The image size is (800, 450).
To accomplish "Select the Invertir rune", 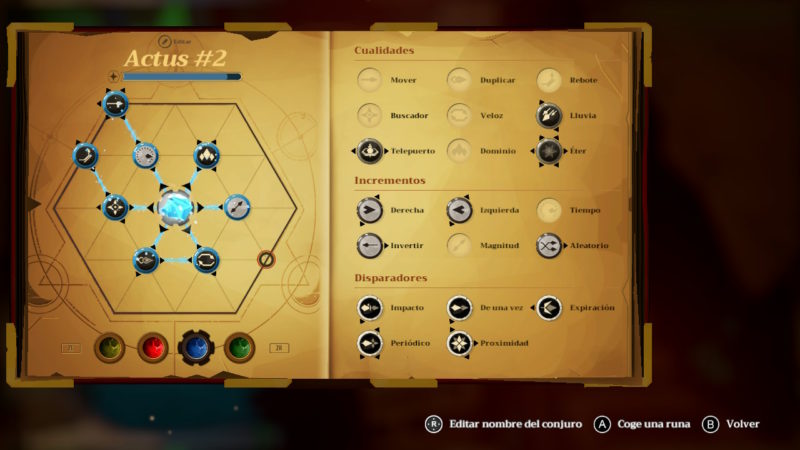I will [370, 245].
